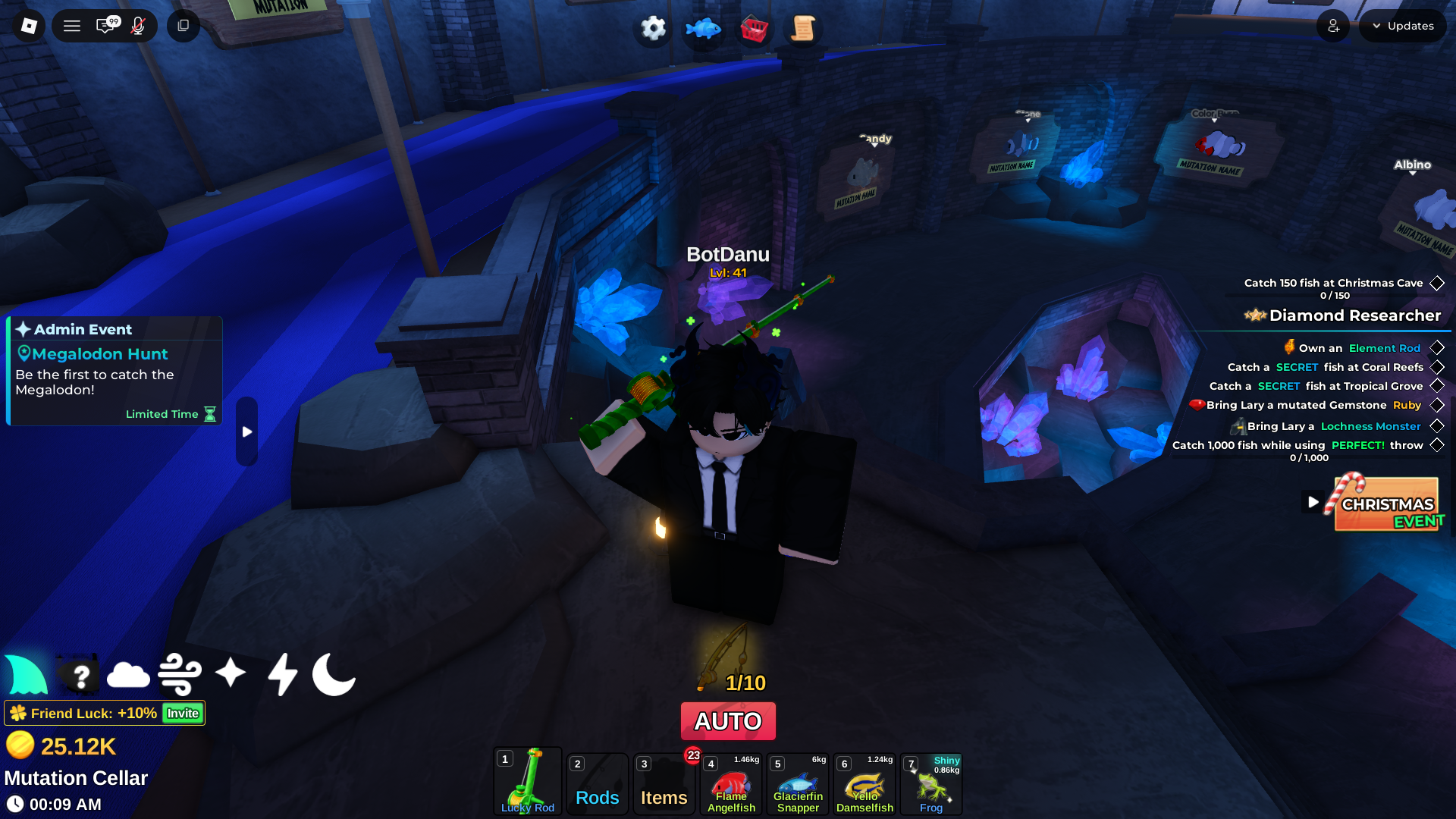Check off the Own an Element Rod quest
Screen dimensions: 1456x819
pyautogui.click(x=1437, y=347)
